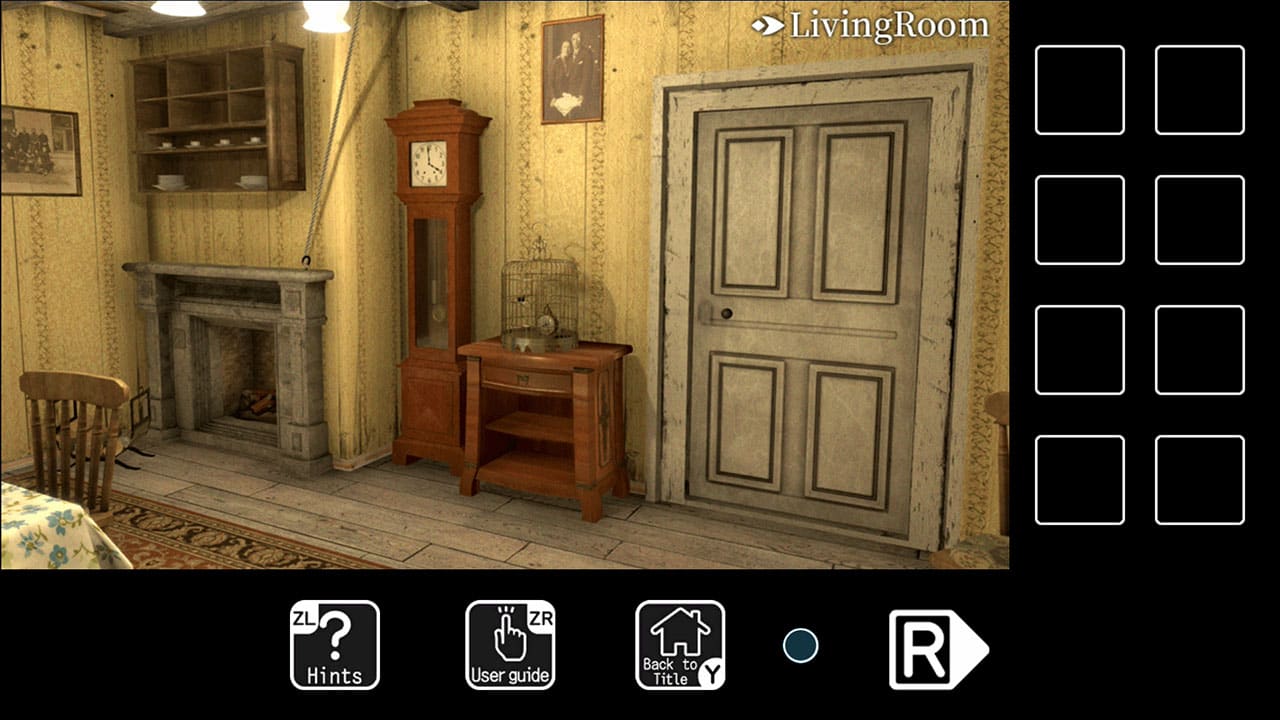Click the ZR tapping-hand guide icon
This screenshot has height=720, width=1280.
(x=510, y=632)
